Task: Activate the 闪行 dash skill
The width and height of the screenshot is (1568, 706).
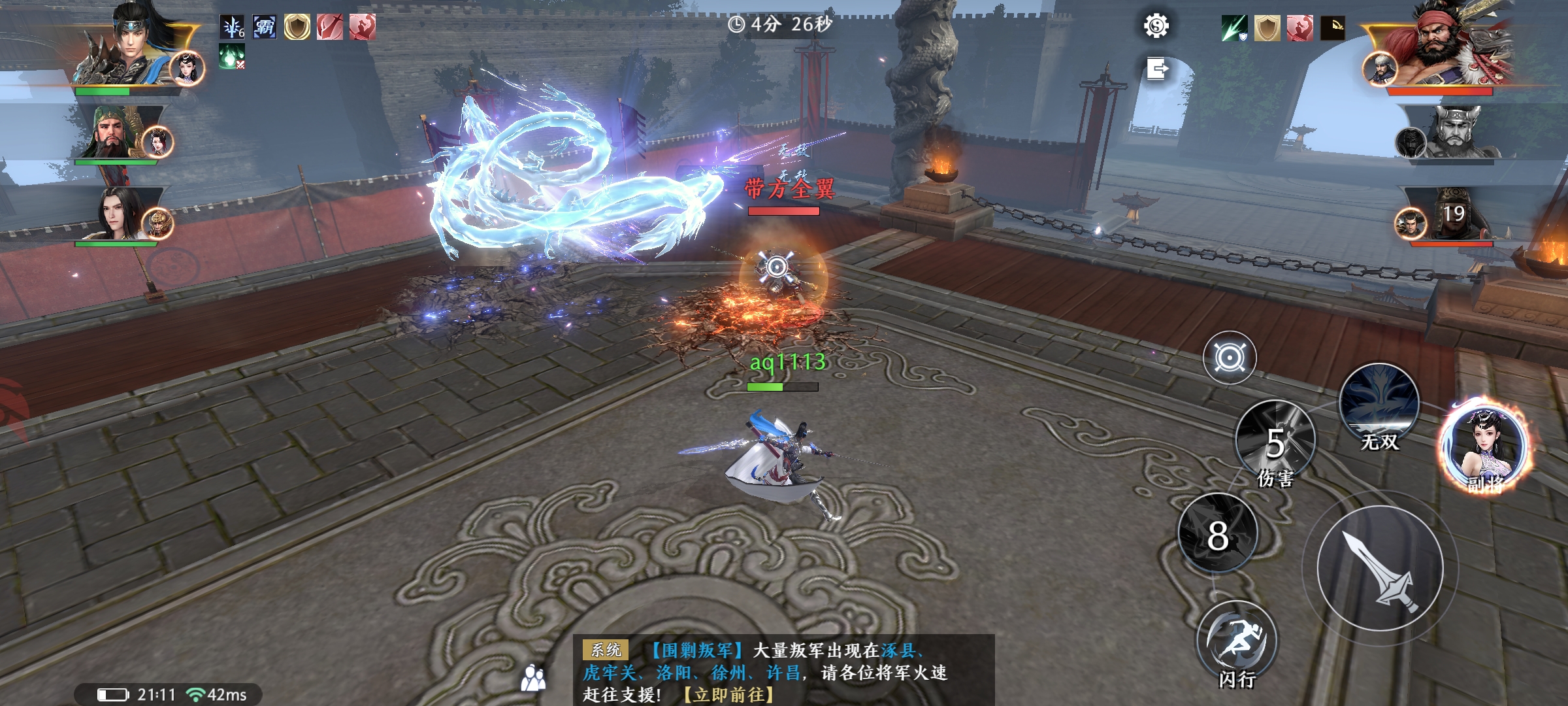Action: [1236, 642]
